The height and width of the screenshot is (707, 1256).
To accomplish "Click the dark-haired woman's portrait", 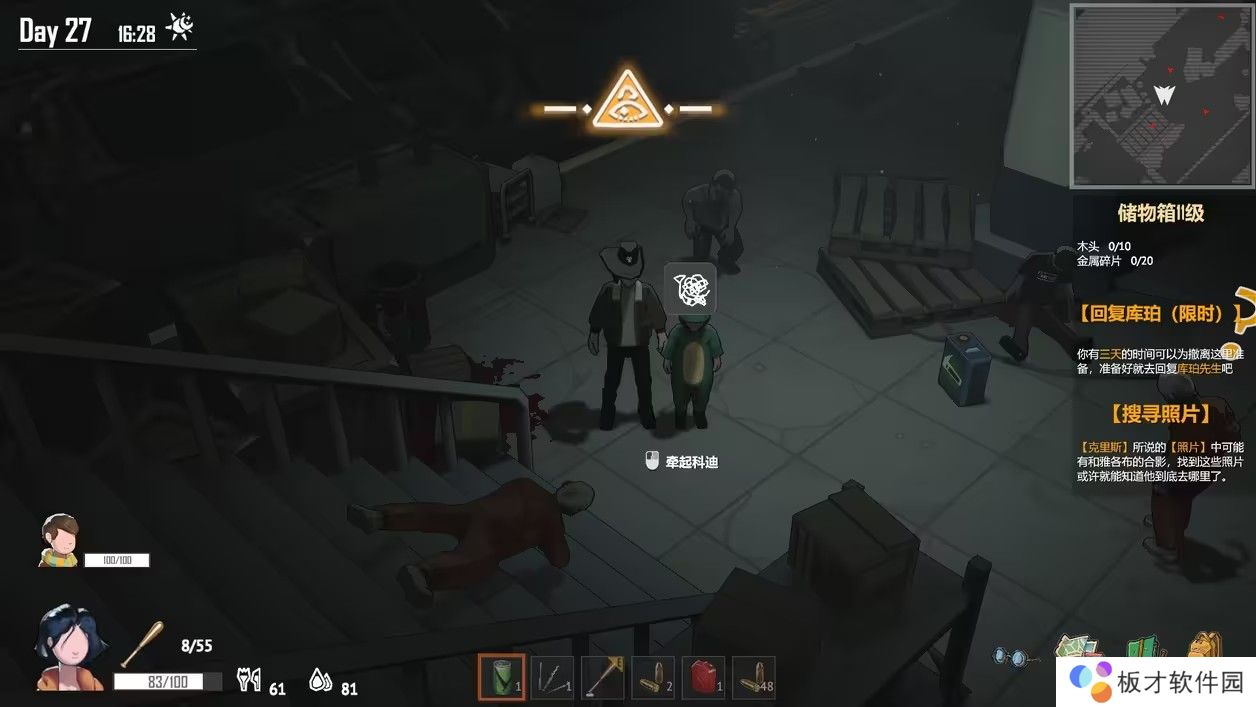I will [67, 648].
